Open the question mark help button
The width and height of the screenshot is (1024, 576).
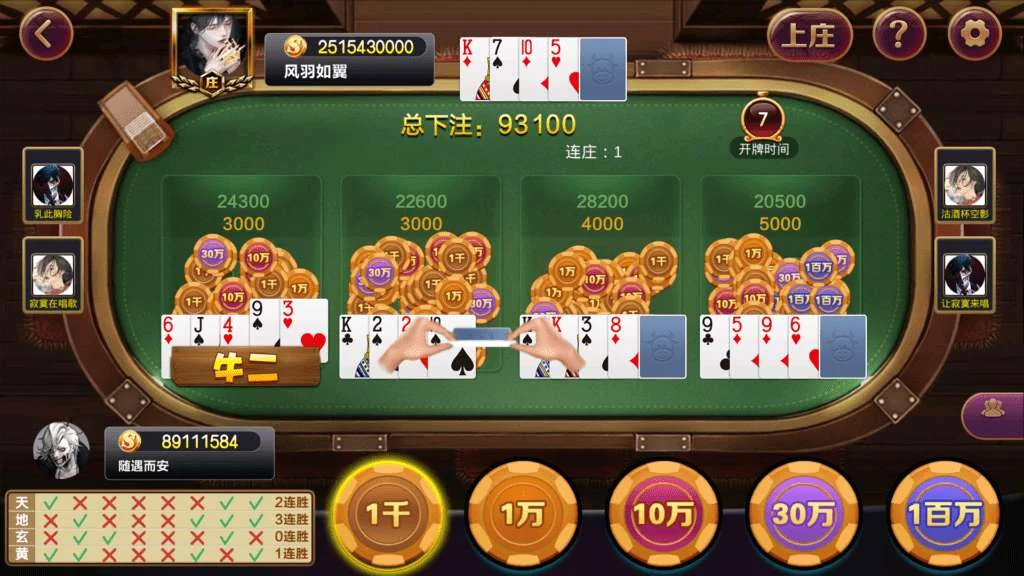(x=898, y=36)
